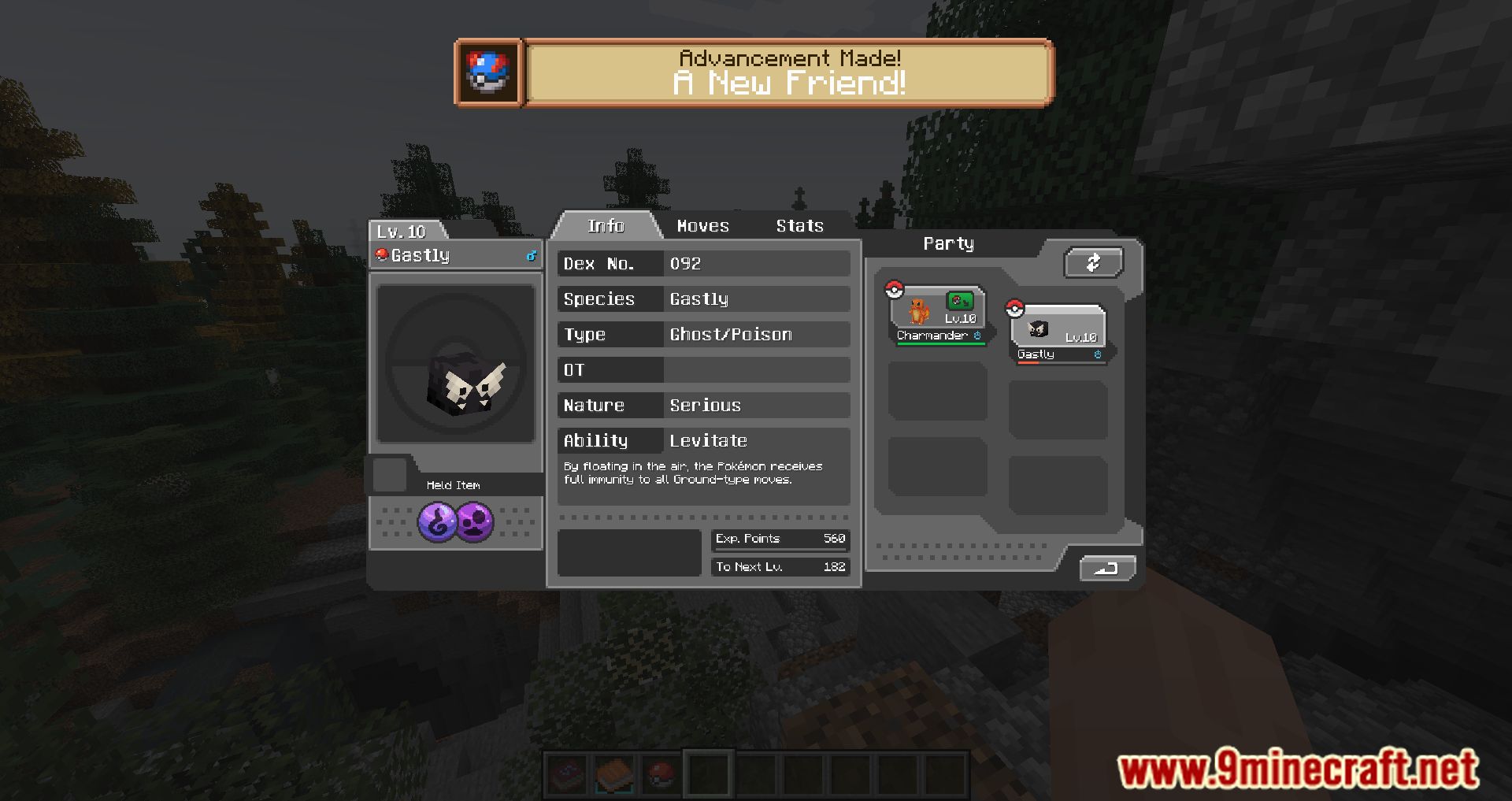
Task: Click the Ghost type icon
Action: (437, 522)
